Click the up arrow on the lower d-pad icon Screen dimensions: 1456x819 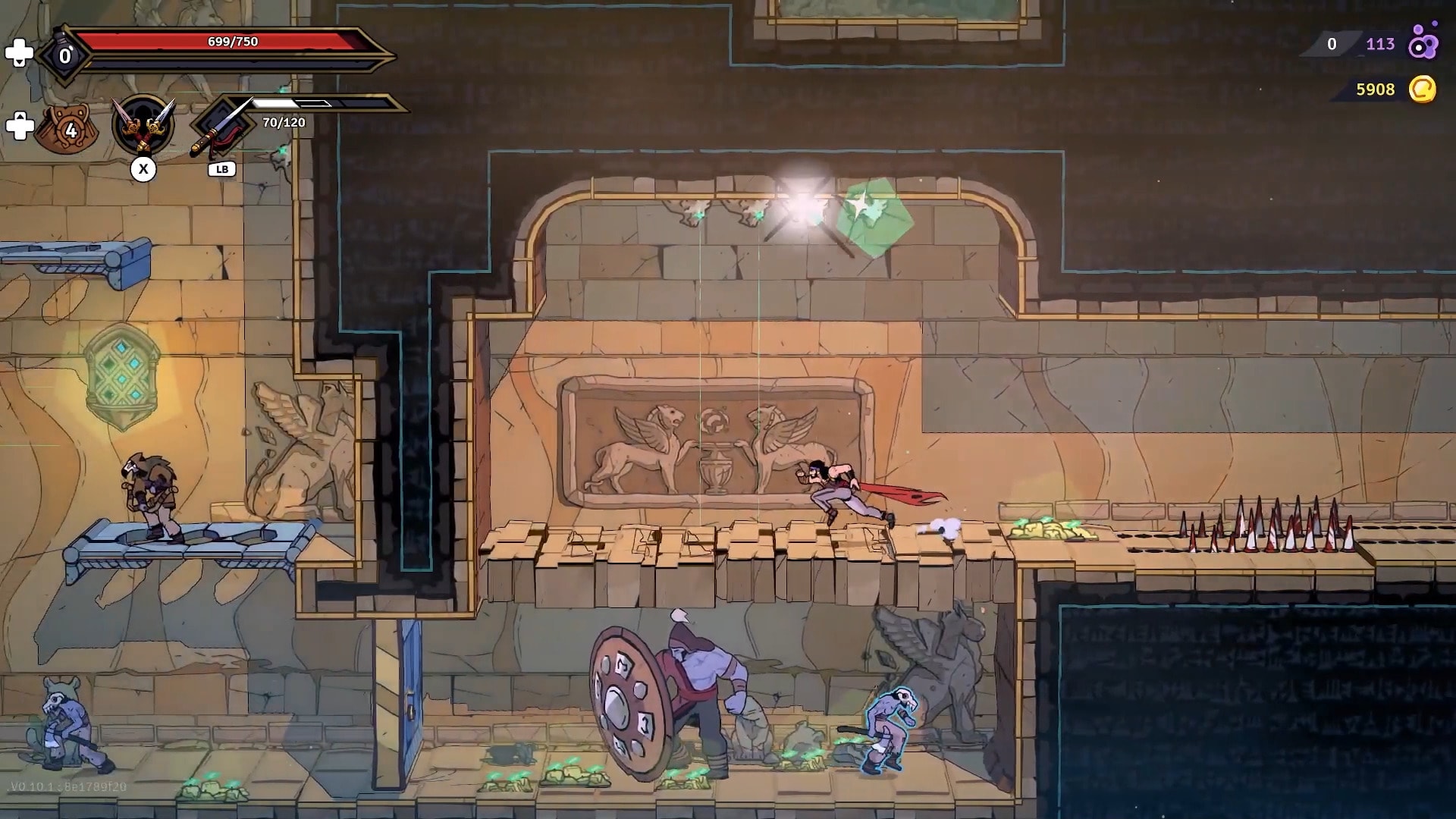20,115
